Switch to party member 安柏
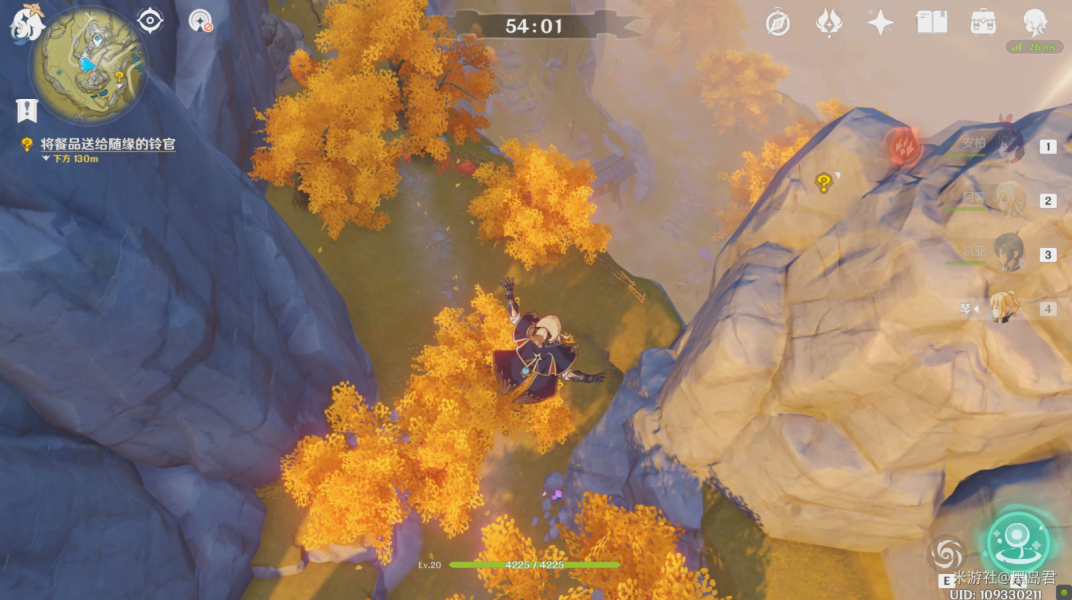The height and width of the screenshot is (600, 1072). 1006,146
